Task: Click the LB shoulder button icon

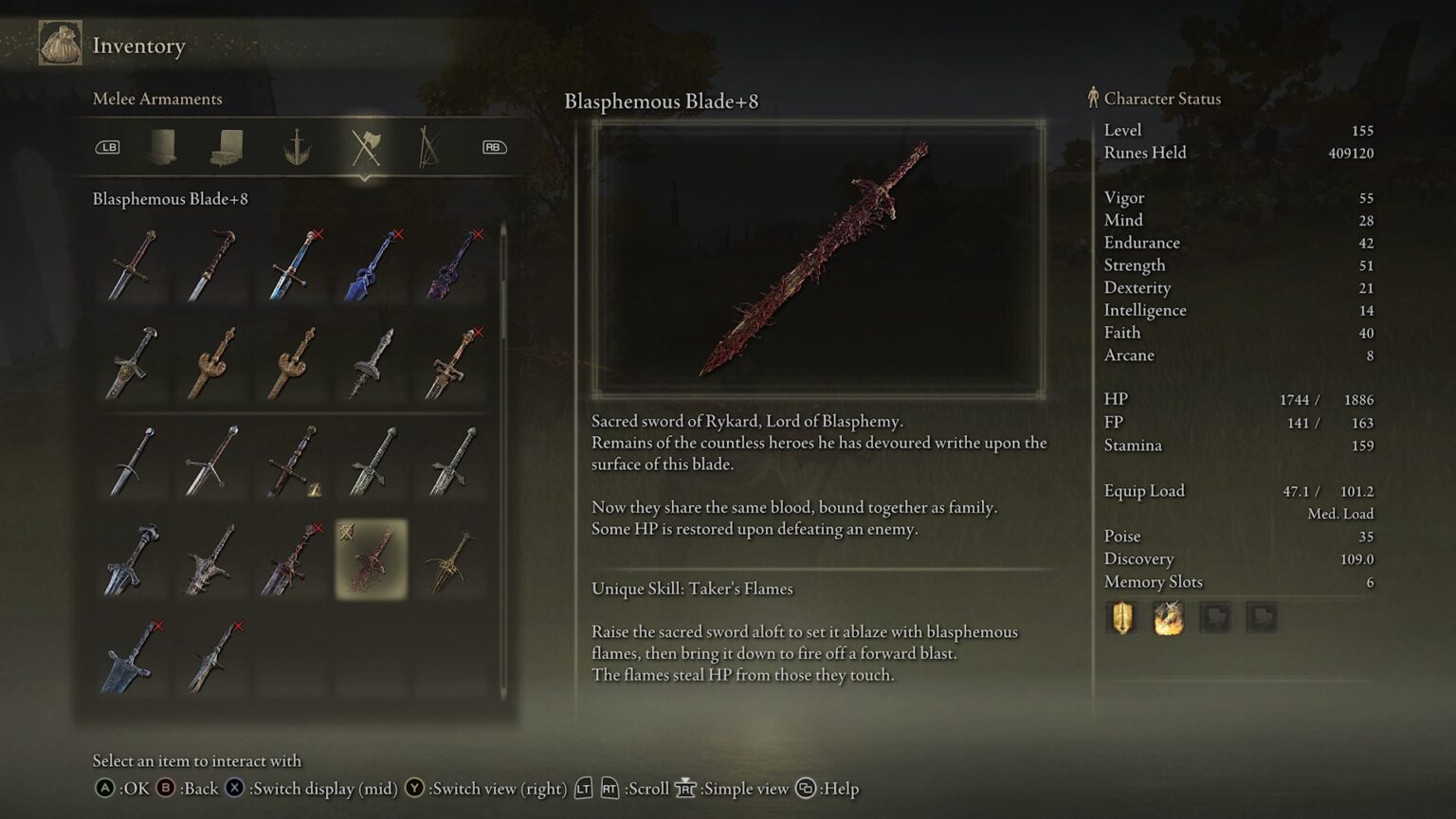Action: 108,147
